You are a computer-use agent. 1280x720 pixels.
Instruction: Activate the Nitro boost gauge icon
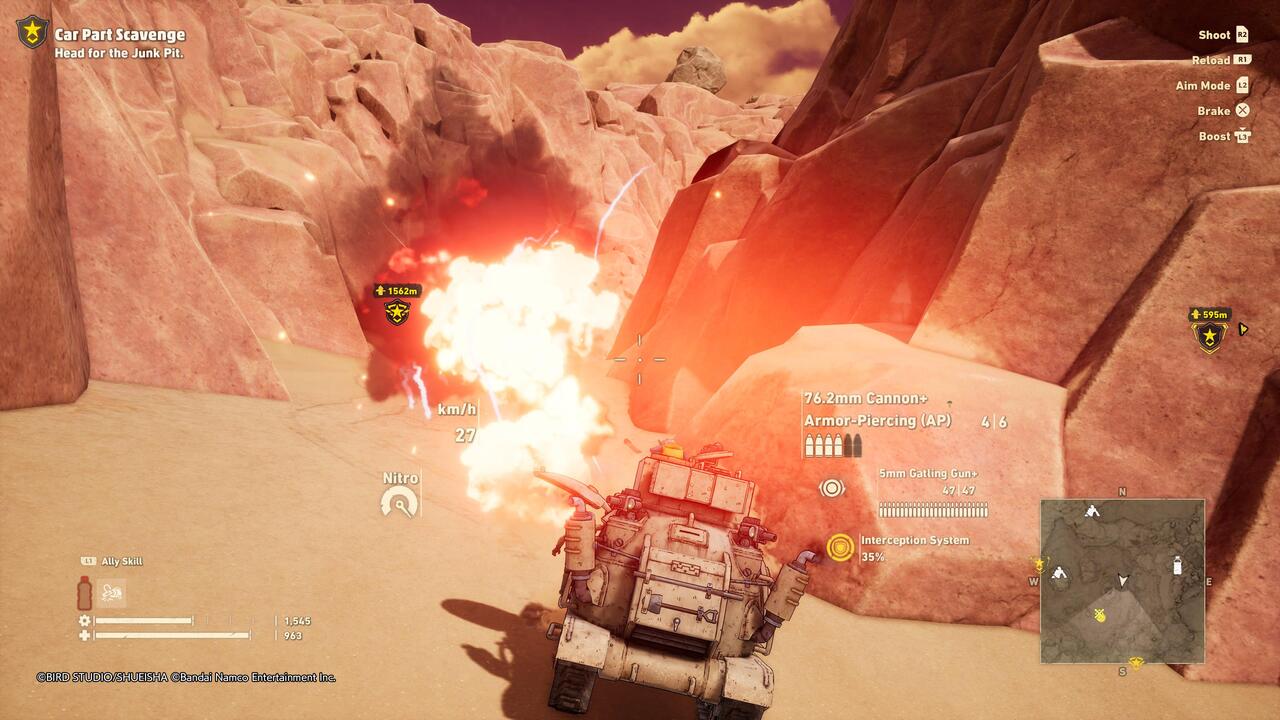click(400, 502)
